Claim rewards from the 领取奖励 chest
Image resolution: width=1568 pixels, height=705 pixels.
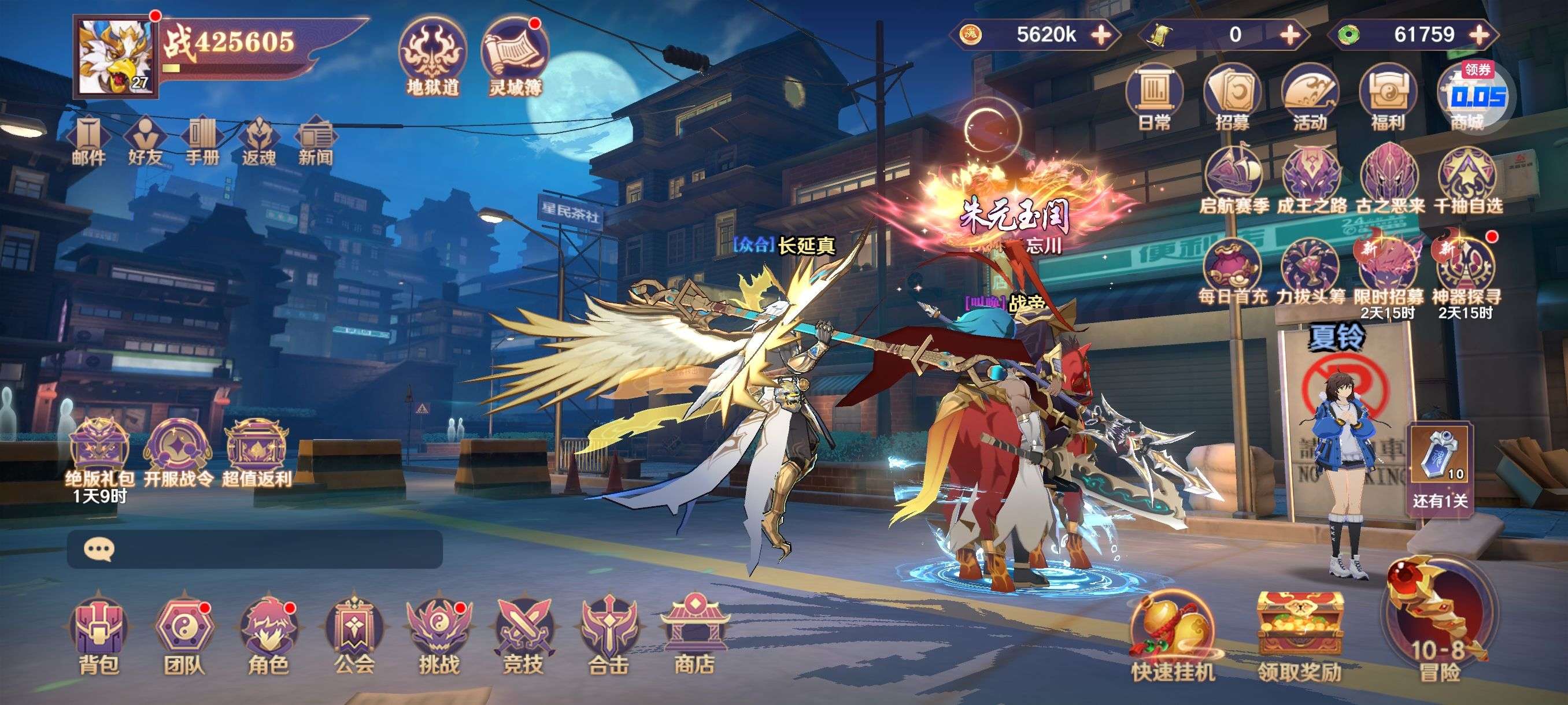click(1300, 636)
